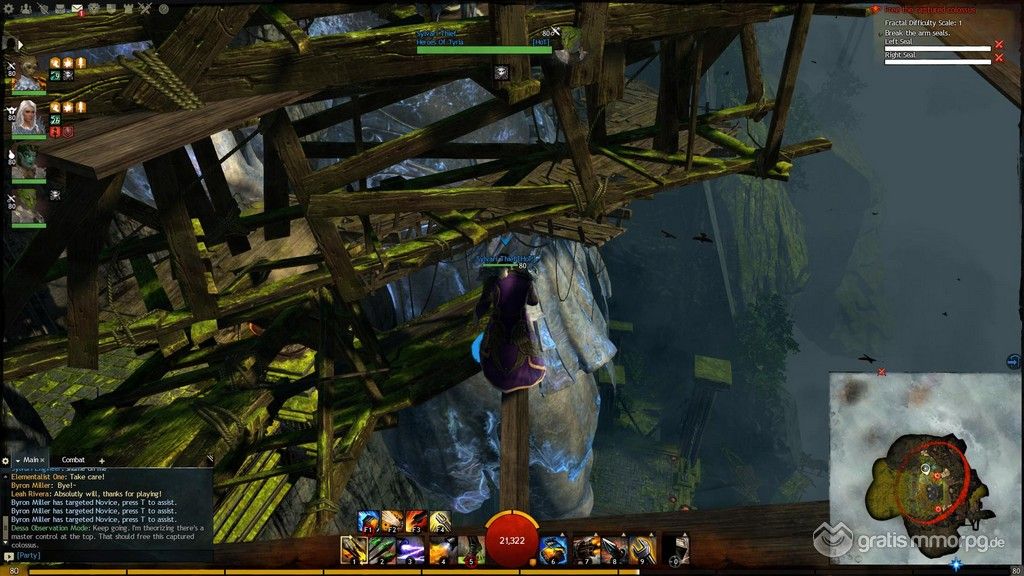Activate the turret utility skill 7
Screen dimensions: 1024x576
586,548
